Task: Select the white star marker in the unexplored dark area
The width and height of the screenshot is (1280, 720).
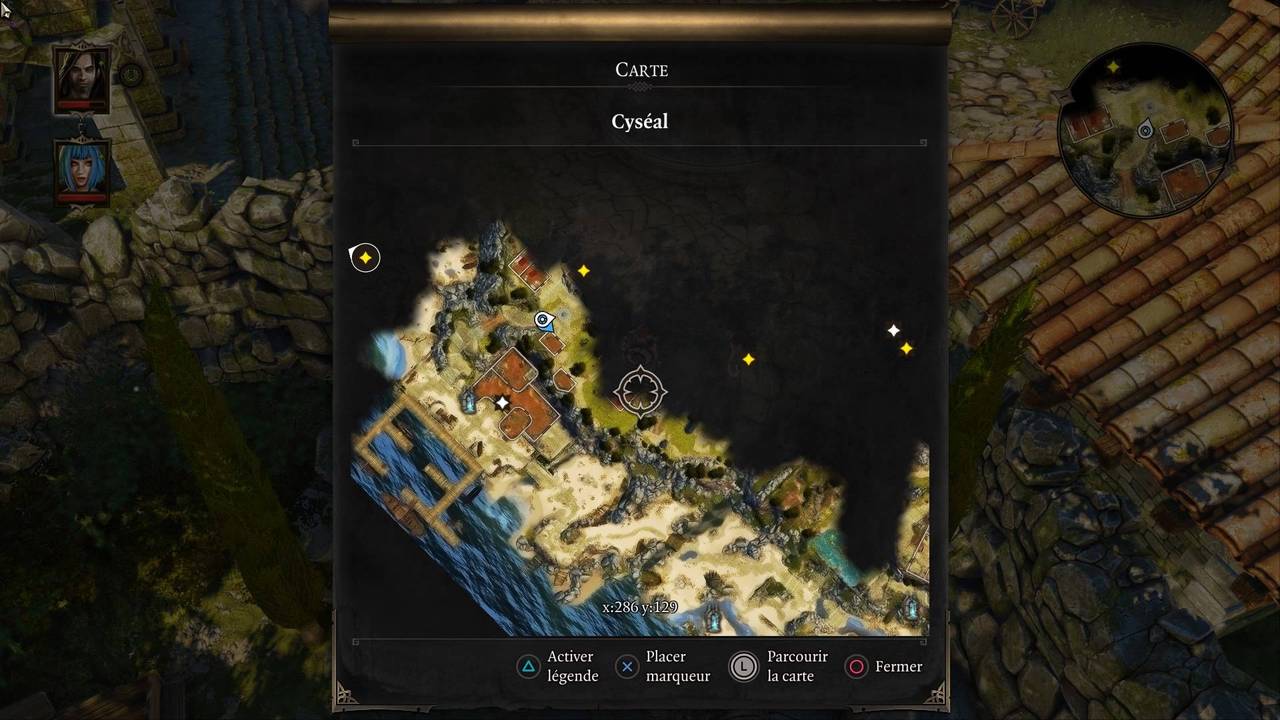Action: pos(893,330)
